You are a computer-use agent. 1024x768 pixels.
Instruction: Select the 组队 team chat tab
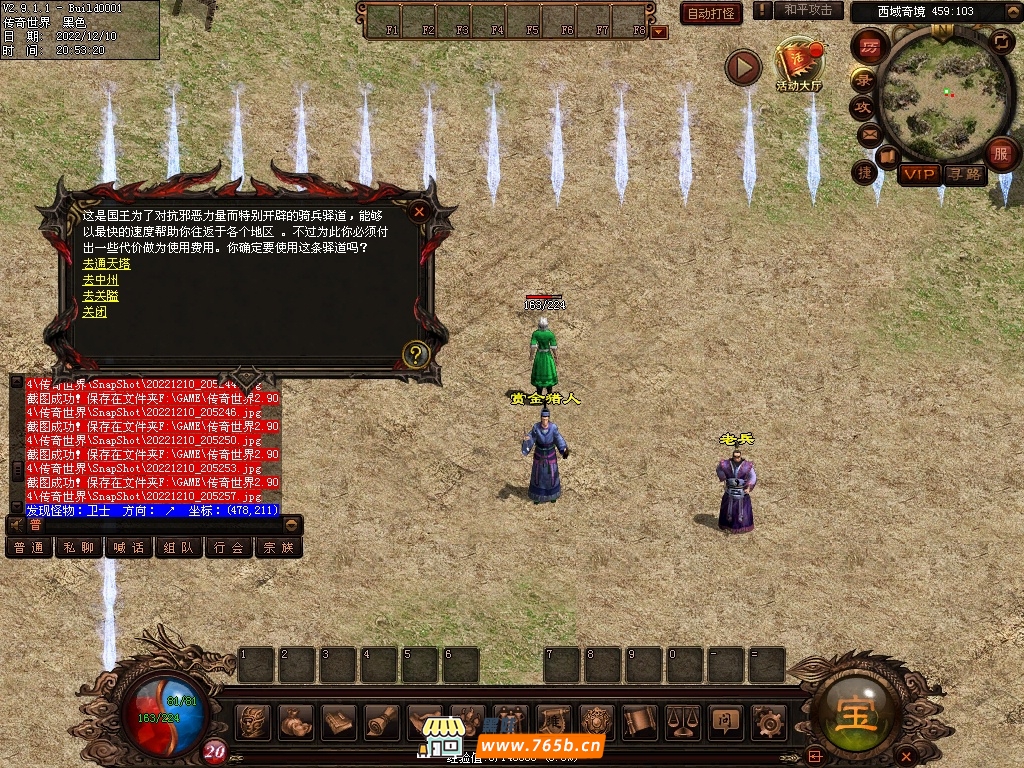179,547
